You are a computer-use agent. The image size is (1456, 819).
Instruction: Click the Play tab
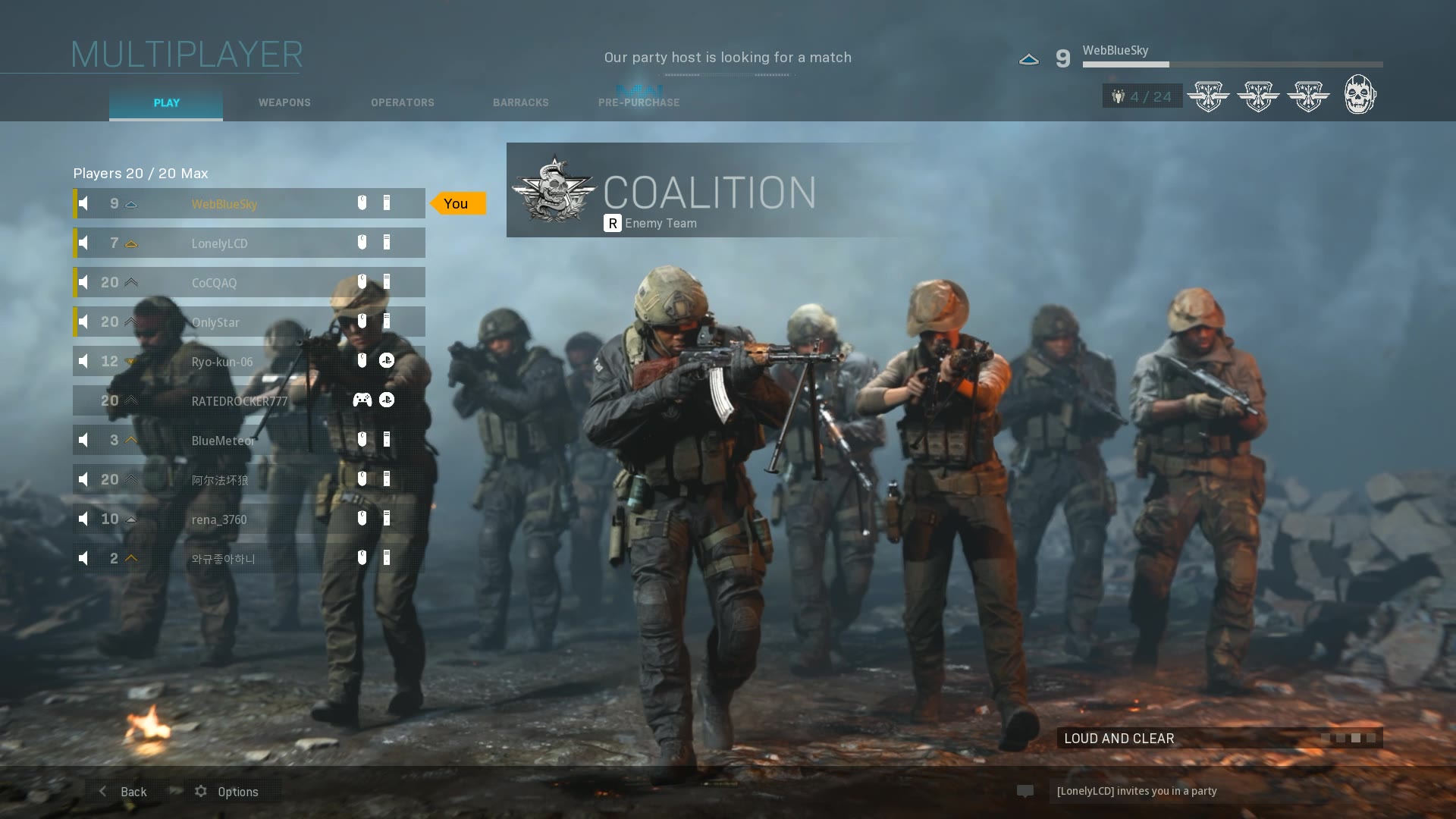point(166,102)
